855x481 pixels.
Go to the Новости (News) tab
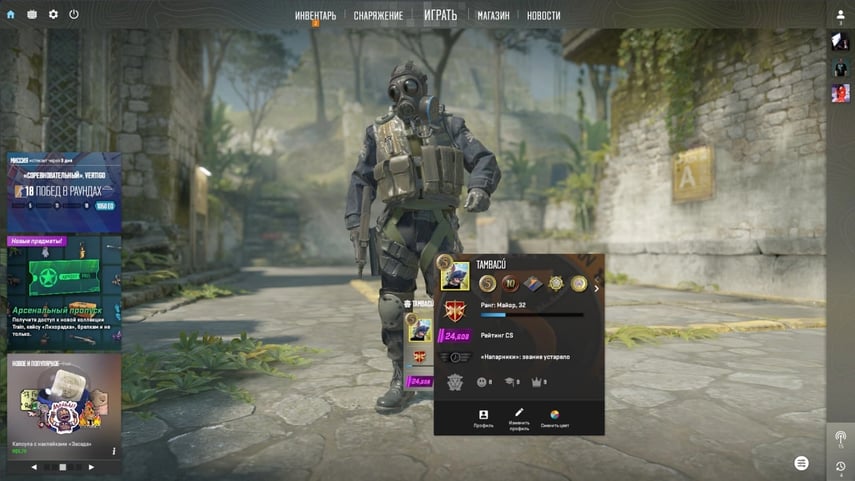pos(543,16)
